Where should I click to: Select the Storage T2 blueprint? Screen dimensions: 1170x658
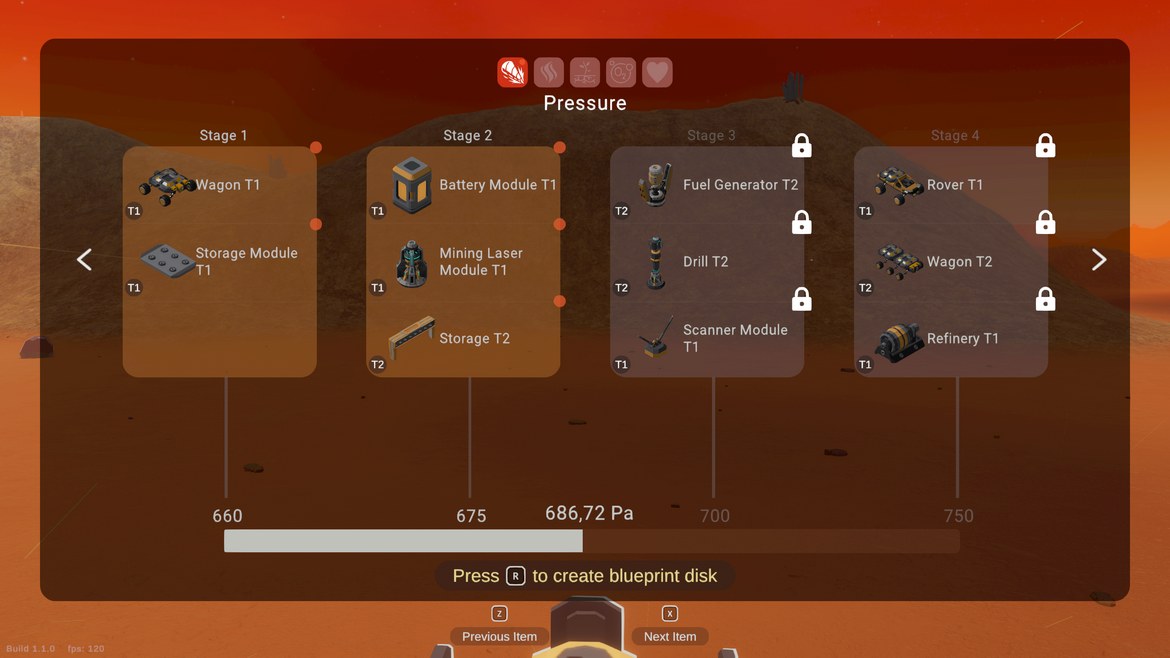[463, 338]
